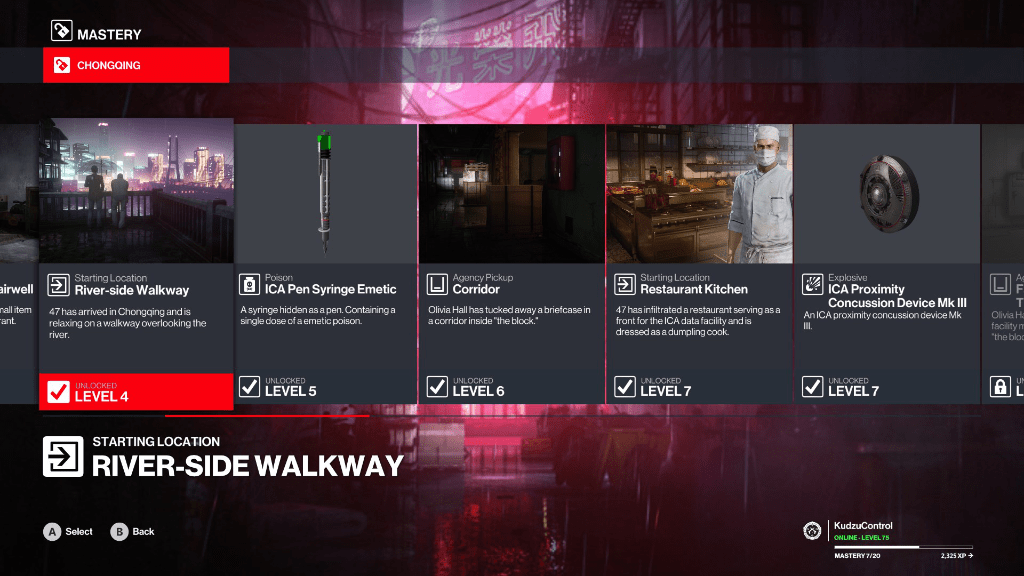Open the Corridor agency pickup card

(x=512, y=264)
